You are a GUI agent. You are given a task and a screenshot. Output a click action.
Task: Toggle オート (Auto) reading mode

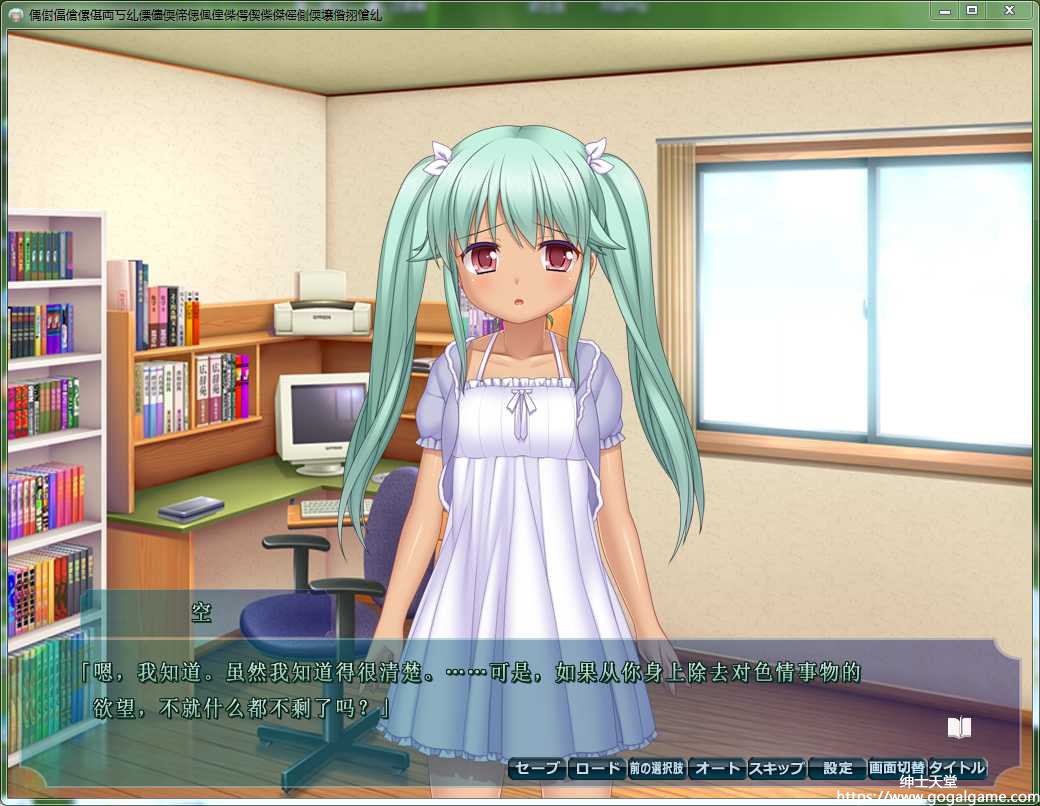717,768
